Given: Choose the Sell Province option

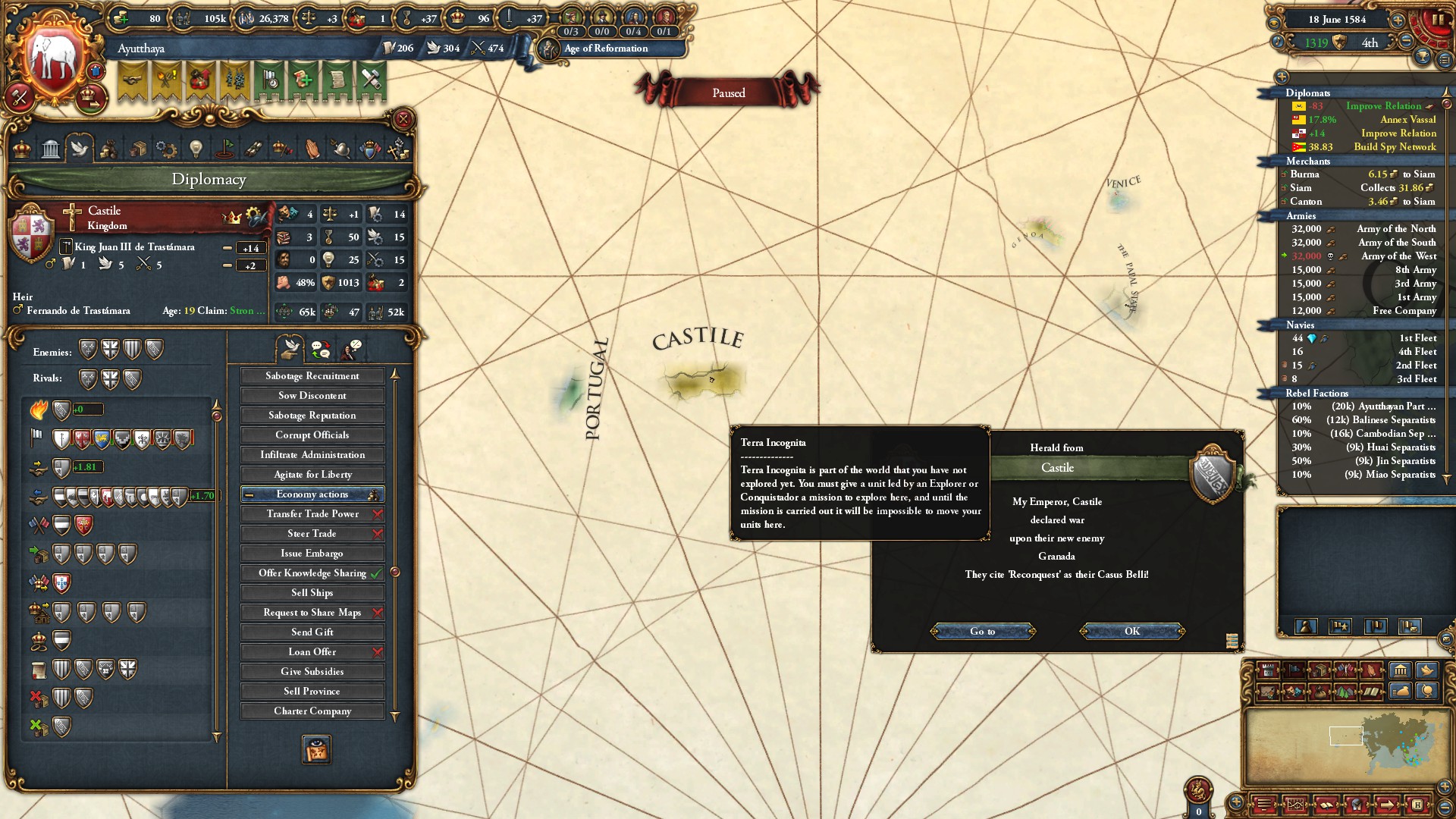Looking at the screenshot, I should pos(312,692).
